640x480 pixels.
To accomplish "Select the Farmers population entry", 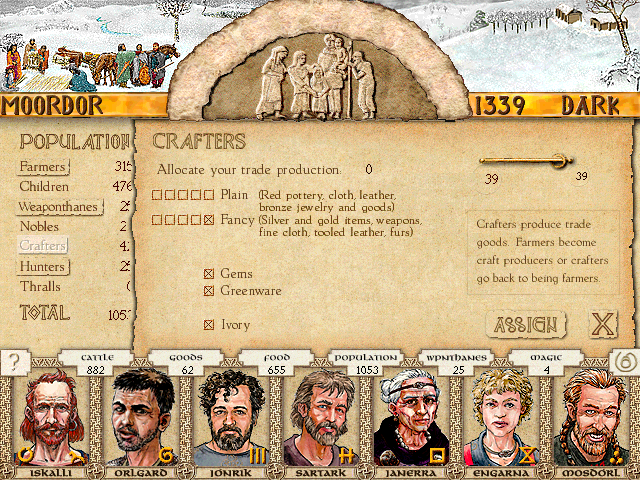I will tap(43, 166).
